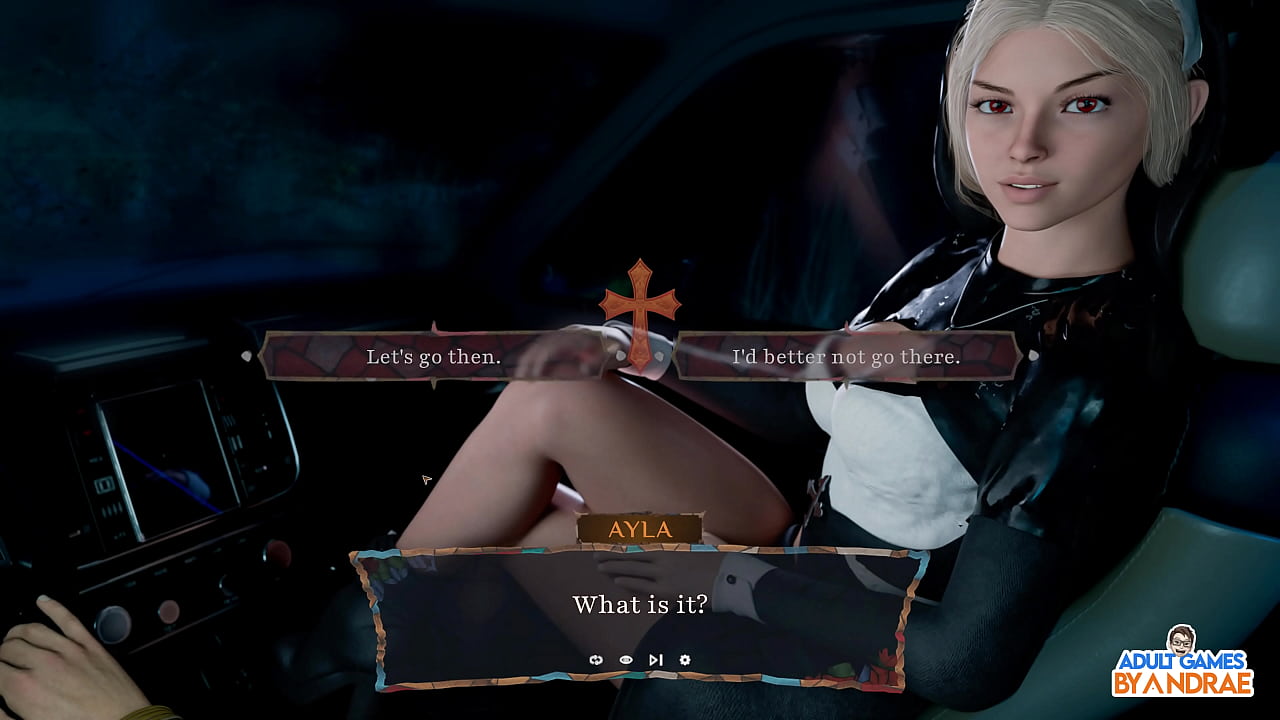Click the "What is it?" dialogue text box
Image resolution: width=1280 pixels, height=720 pixels.
pyautogui.click(x=640, y=605)
